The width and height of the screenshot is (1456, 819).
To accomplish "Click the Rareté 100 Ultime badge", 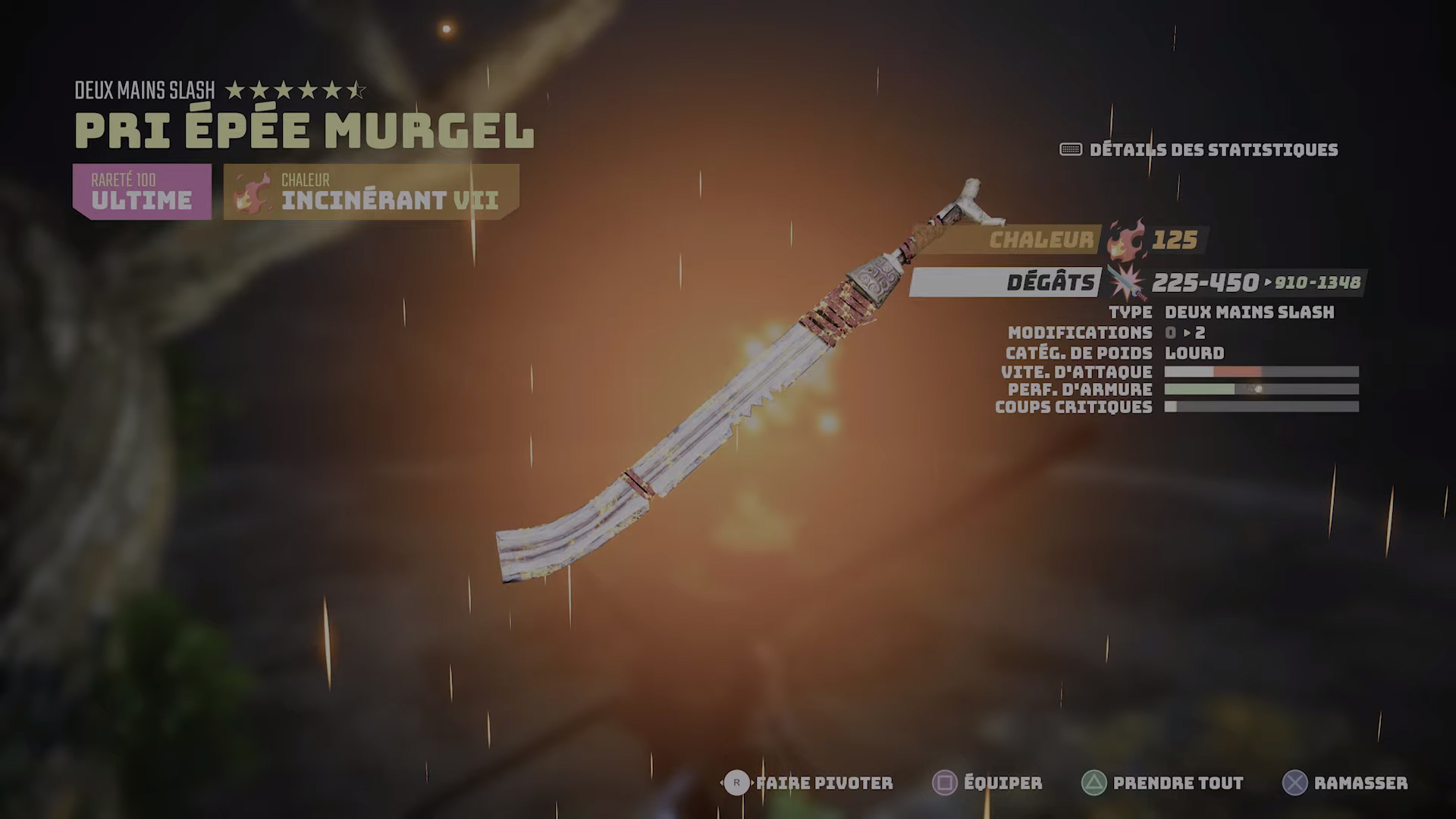I will pyautogui.click(x=142, y=192).
